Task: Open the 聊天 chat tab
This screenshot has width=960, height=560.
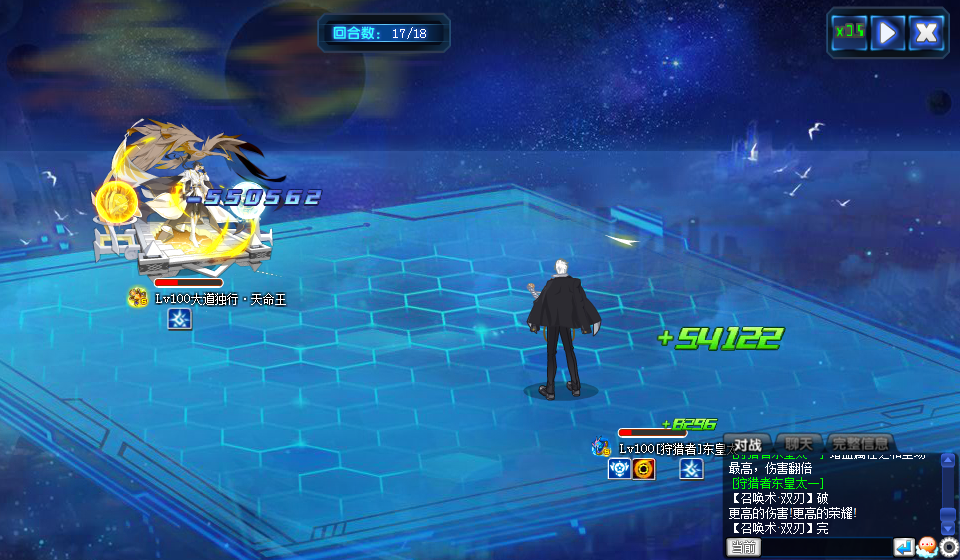Action: point(798,444)
